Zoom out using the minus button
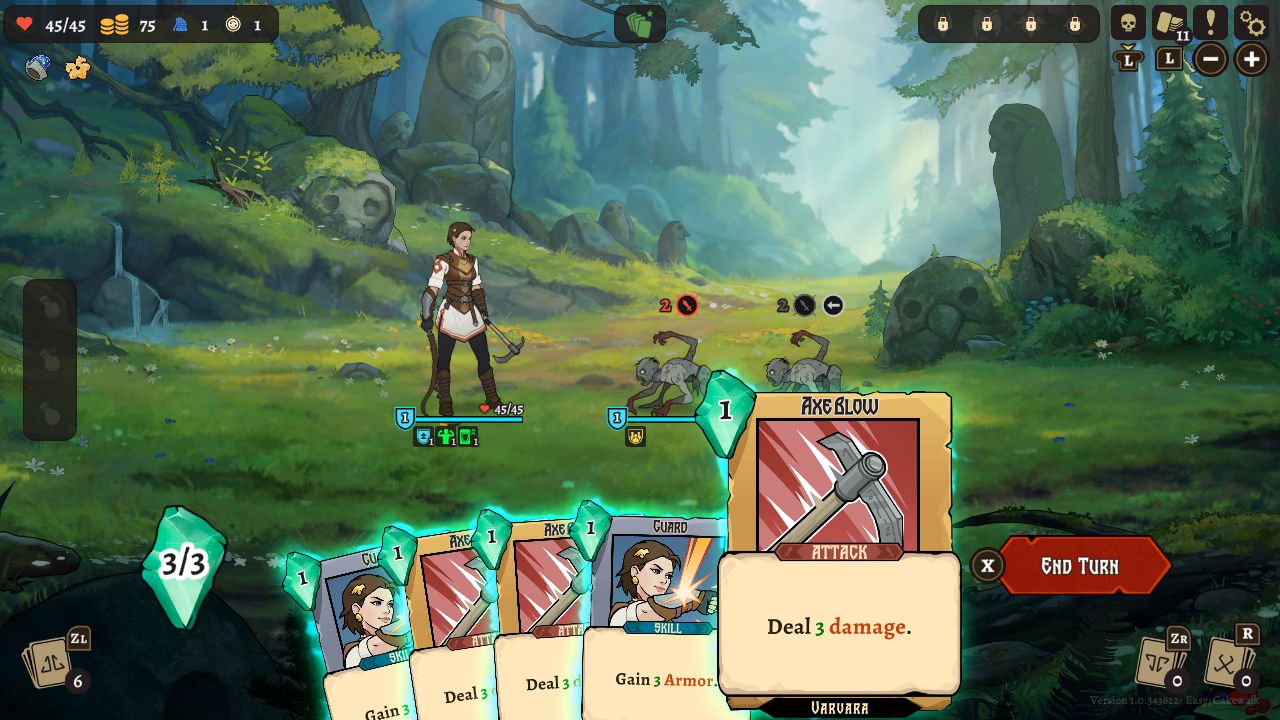The height and width of the screenshot is (720, 1280). [1209, 58]
